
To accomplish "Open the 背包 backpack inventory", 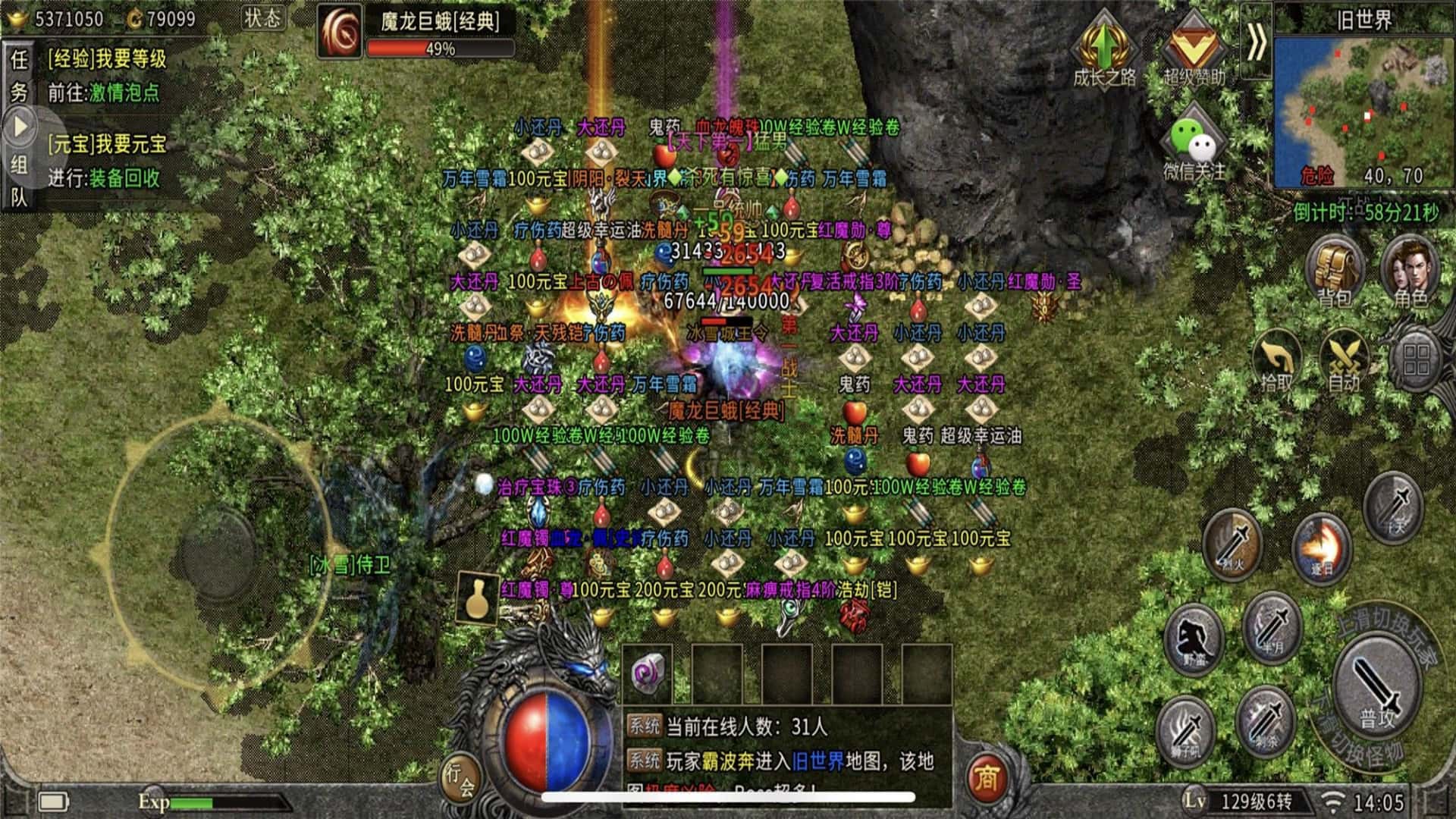I will tap(1335, 271).
